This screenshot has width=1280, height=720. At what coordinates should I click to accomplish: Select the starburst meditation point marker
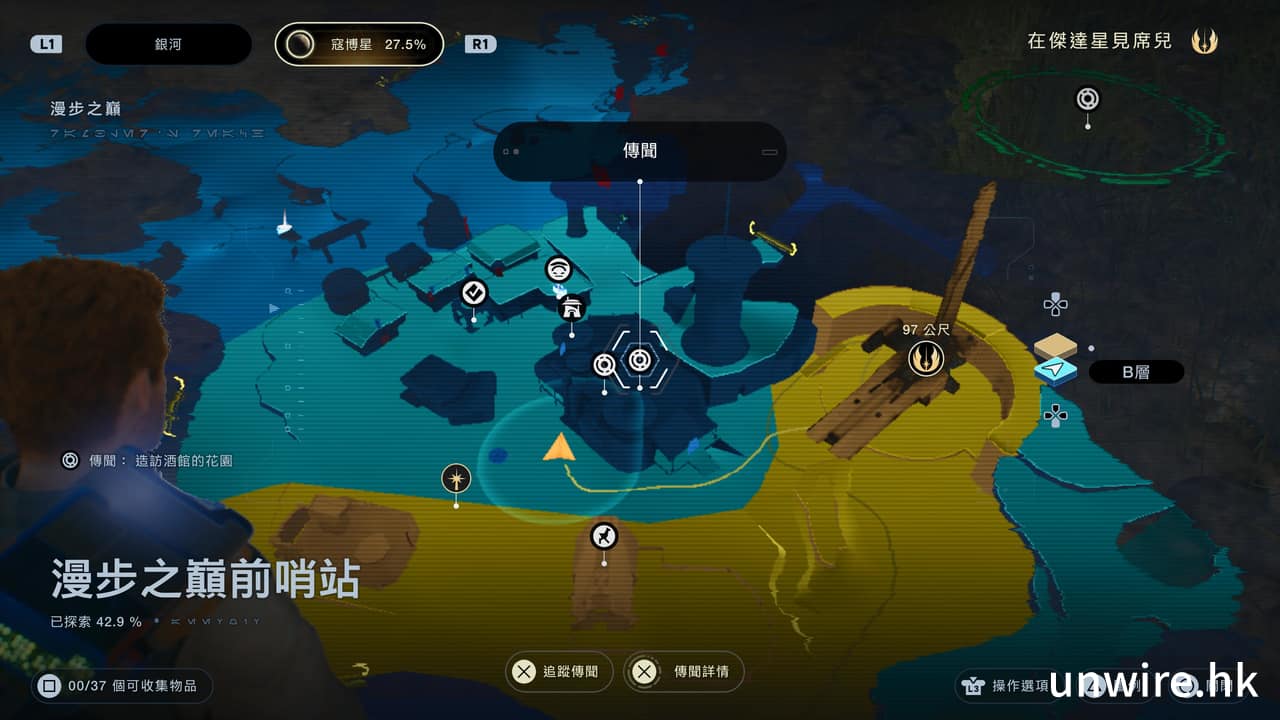pos(456,478)
